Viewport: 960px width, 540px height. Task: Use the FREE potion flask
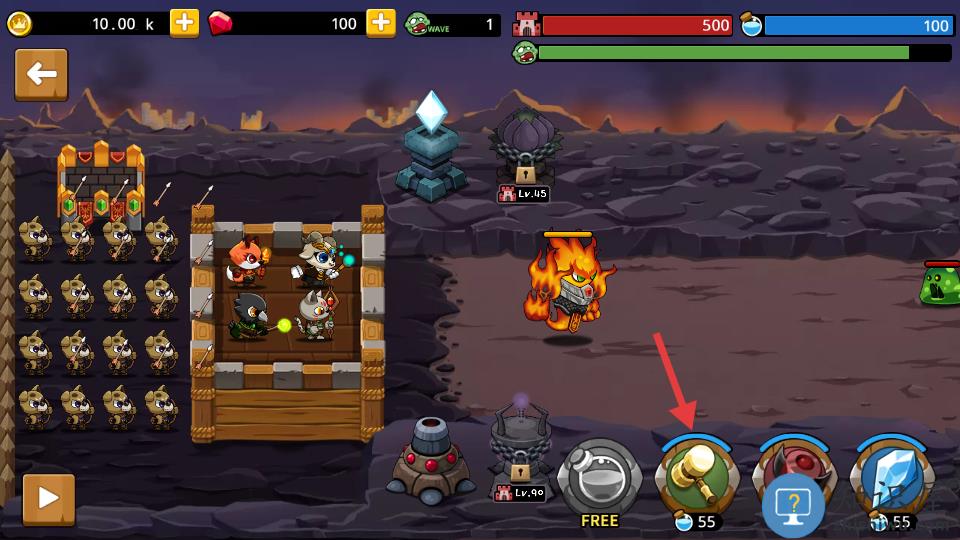point(599,477)
